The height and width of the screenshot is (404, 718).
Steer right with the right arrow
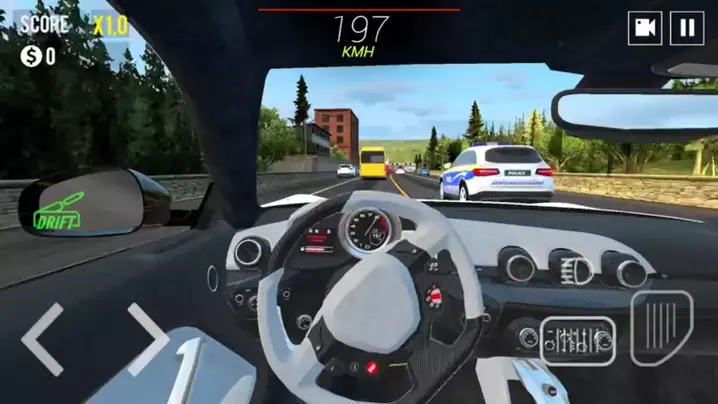click(147, 339)
